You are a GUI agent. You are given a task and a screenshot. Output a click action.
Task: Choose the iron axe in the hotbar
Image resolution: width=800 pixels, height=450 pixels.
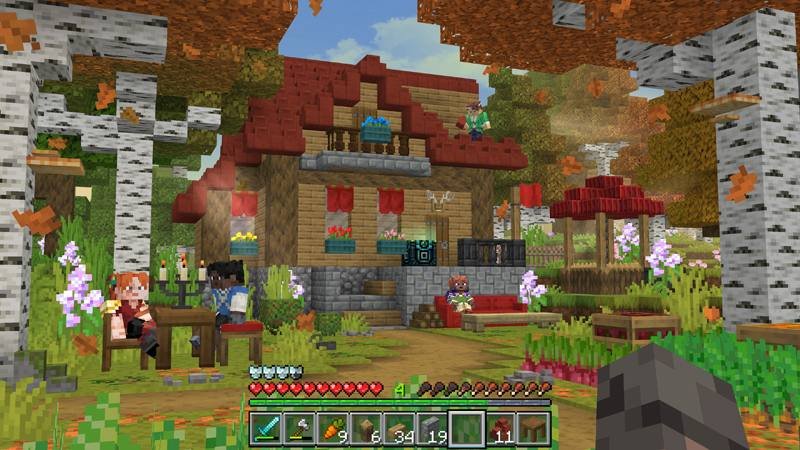pos(299,428)
